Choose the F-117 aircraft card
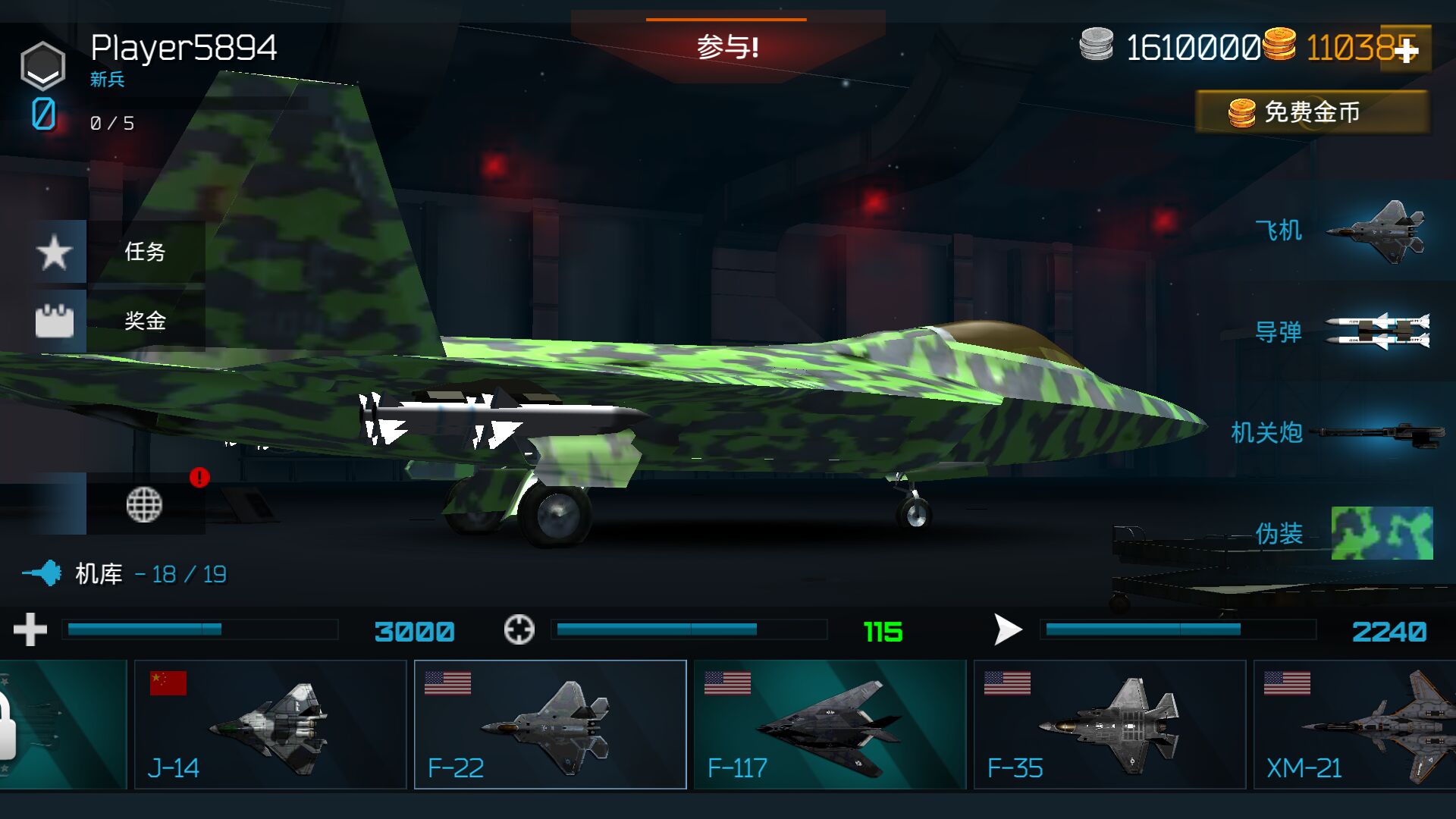 [x=830, y=725]
